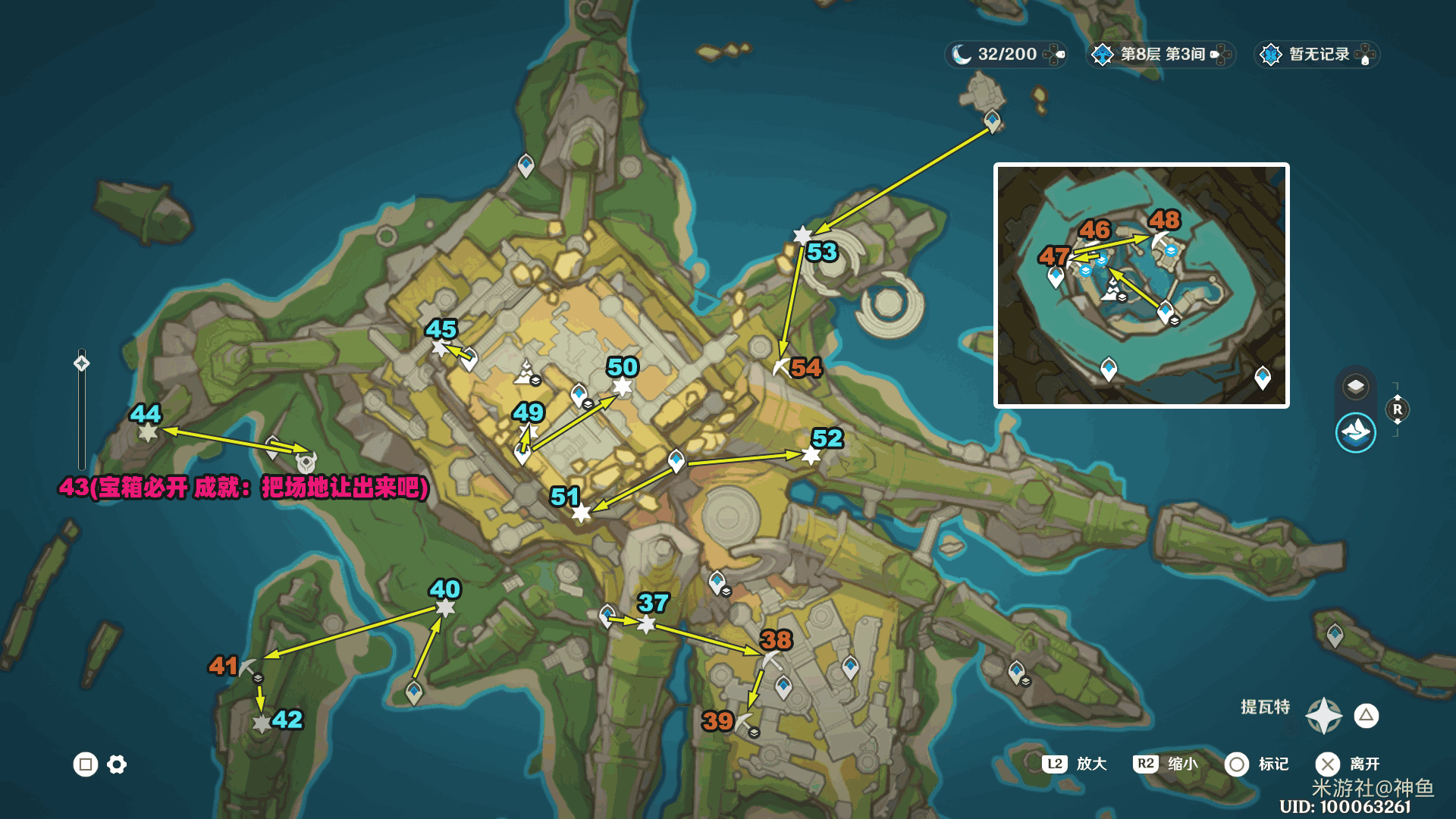The image size is (1456, 819).
Task: Select the Spiral Abyss 第8层 第3间 entry
Action: click(1160, 55)
